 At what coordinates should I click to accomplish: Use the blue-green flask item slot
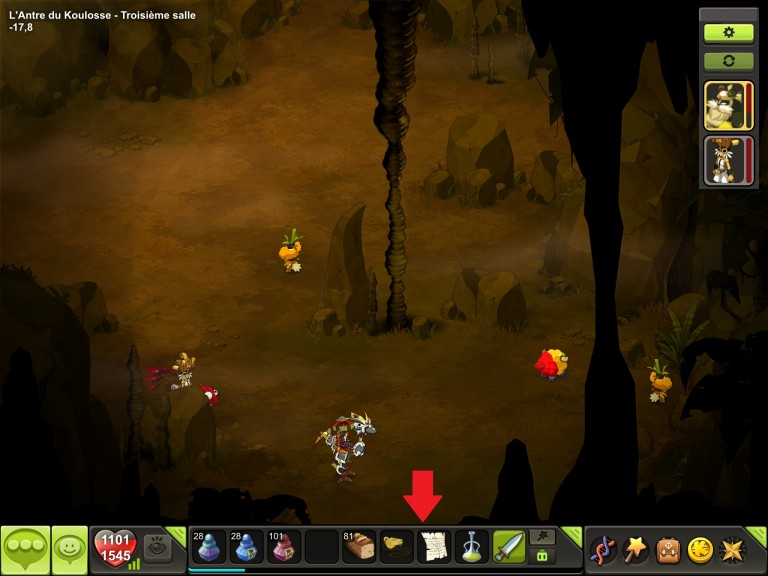pyautogui.click(x=472, y=547)
